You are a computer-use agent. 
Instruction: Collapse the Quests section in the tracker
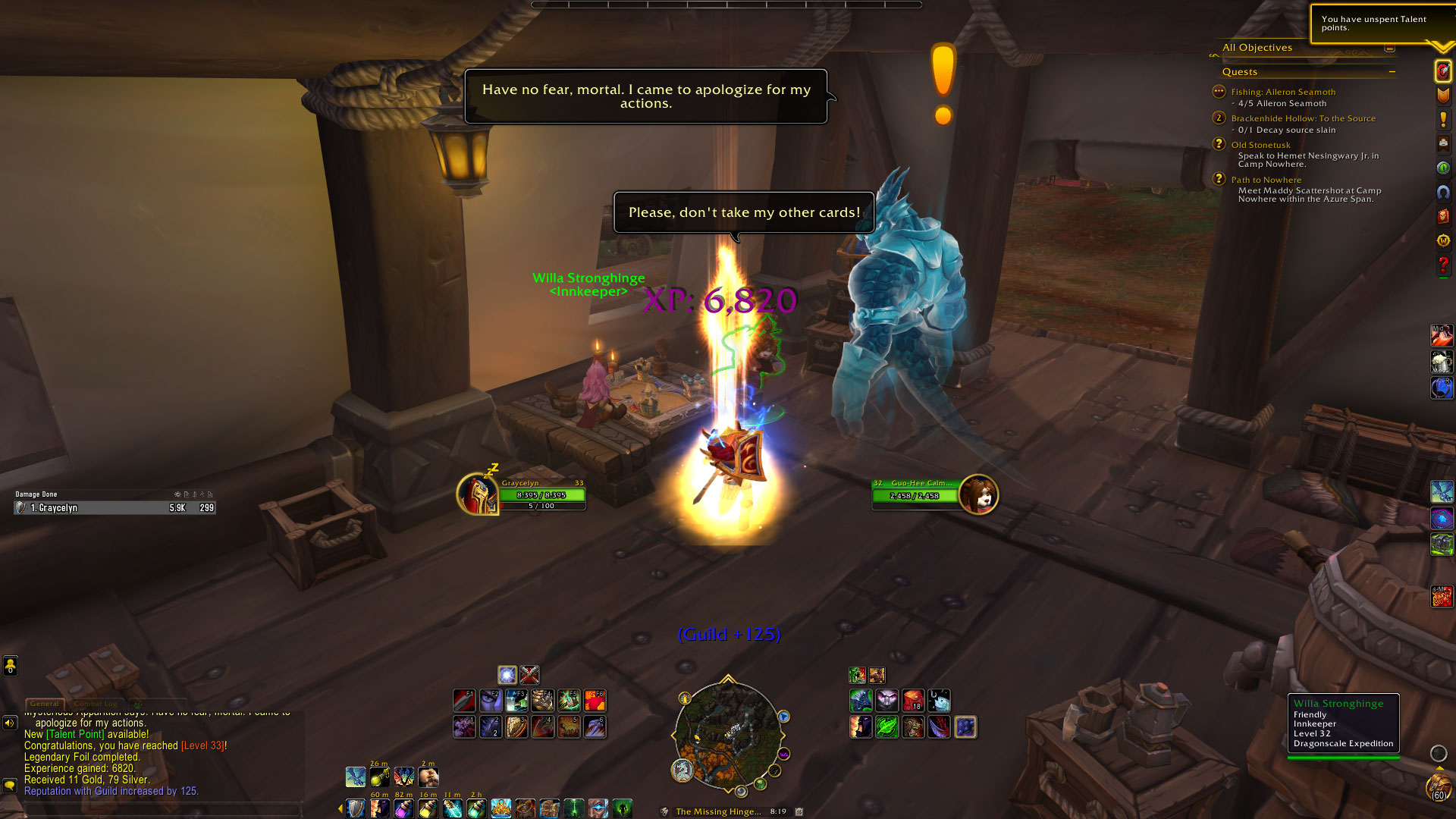1392,72
